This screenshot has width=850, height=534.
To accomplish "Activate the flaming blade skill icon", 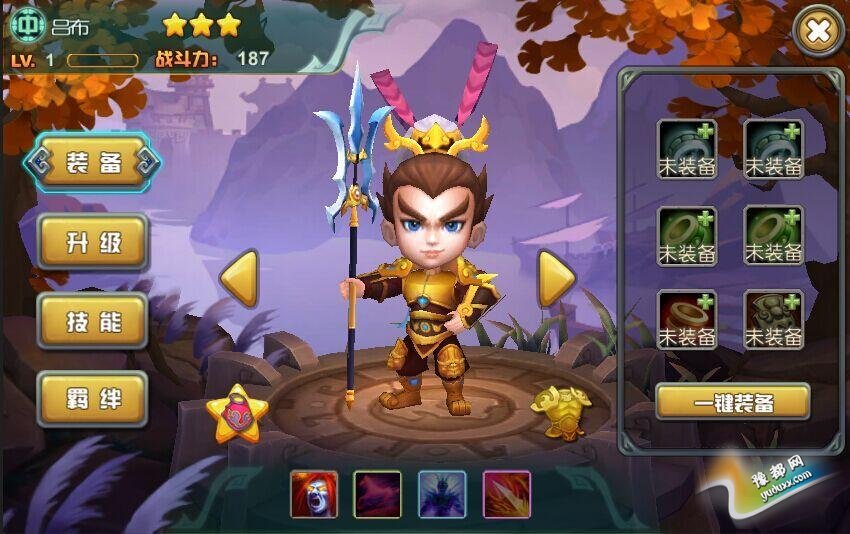I will click(x=506, y=494).
